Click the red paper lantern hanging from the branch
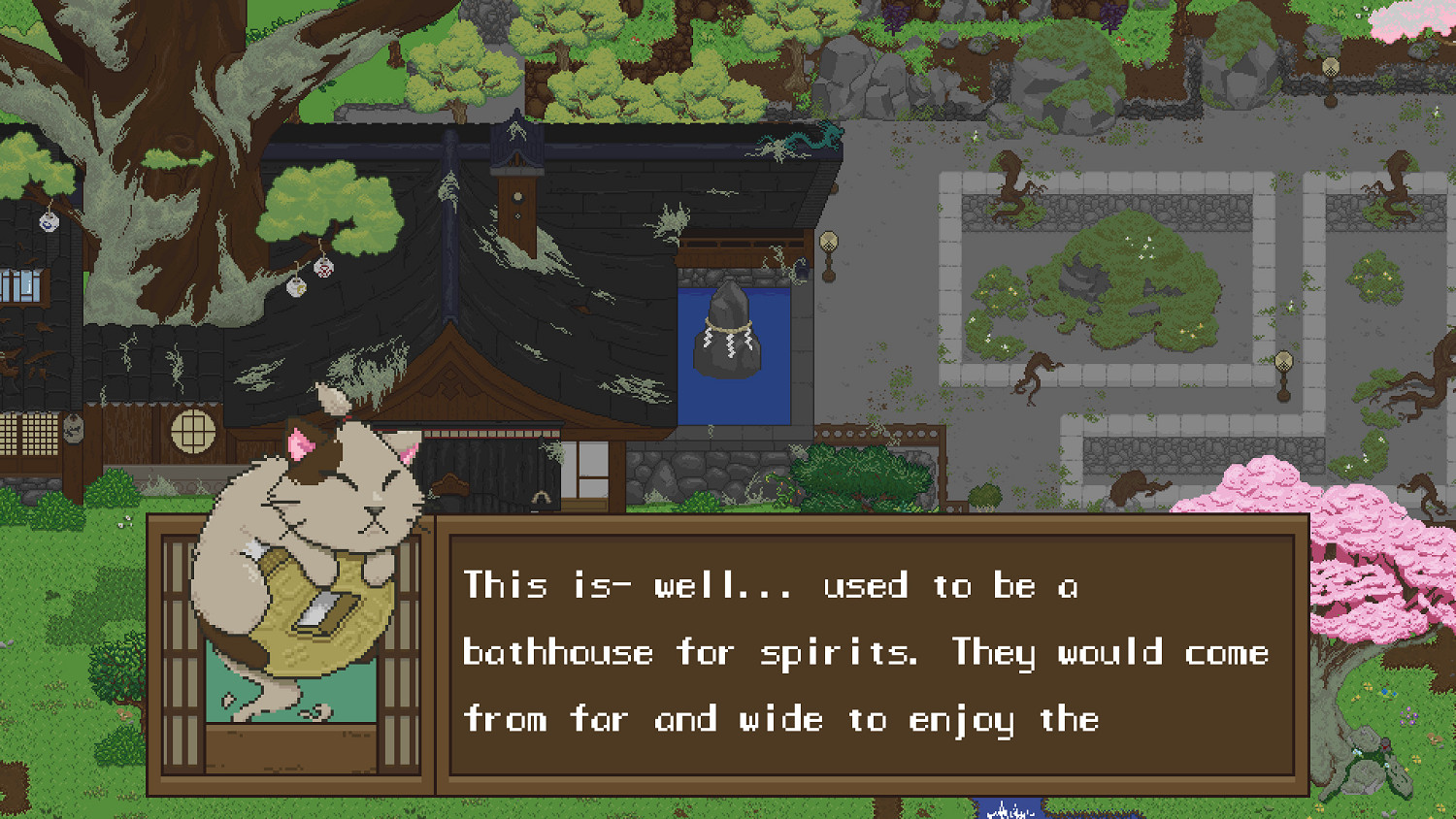 click(x=326, y=268)
